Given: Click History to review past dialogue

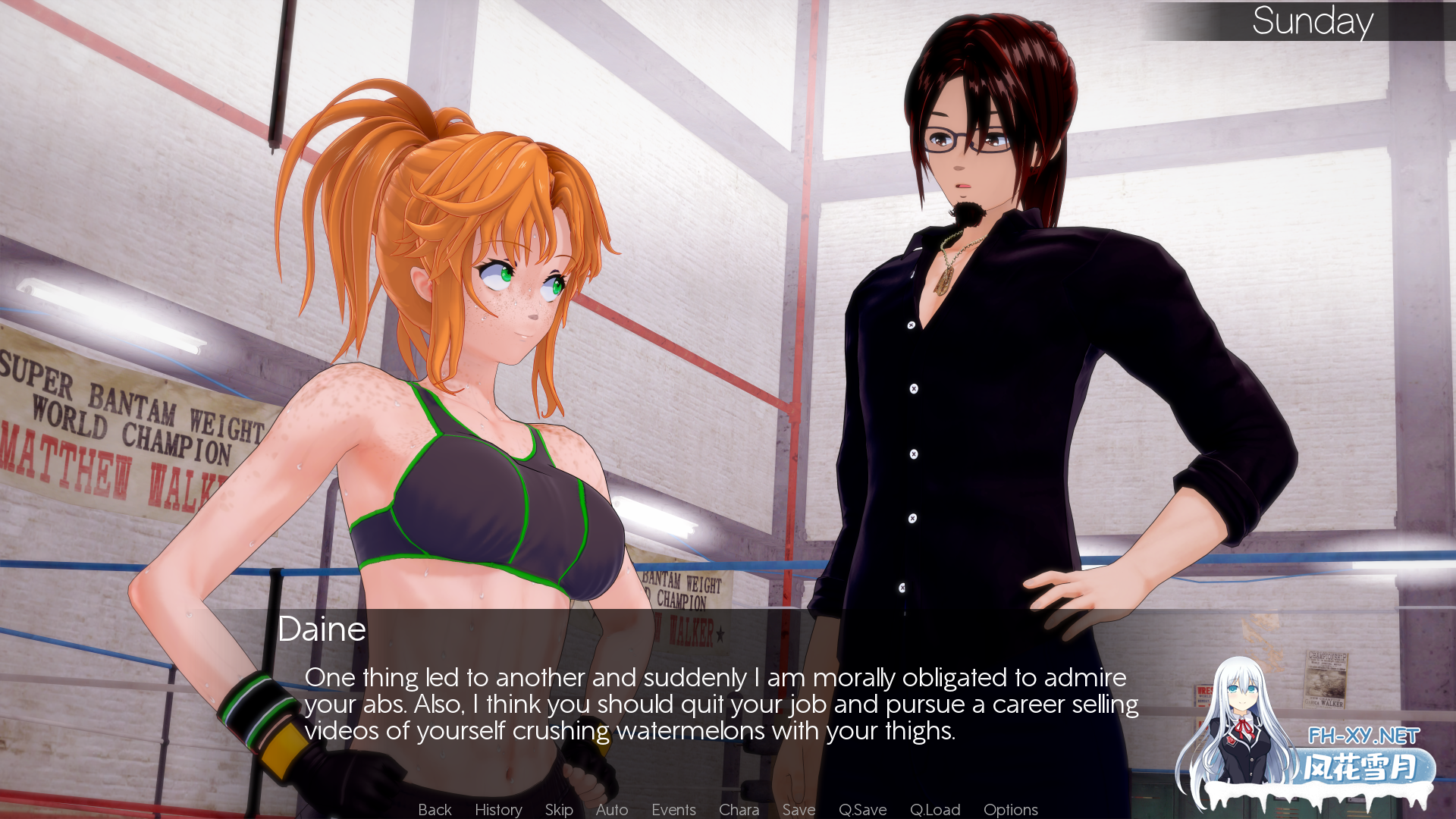Looking at the screenshot, I should coord(497,809).
